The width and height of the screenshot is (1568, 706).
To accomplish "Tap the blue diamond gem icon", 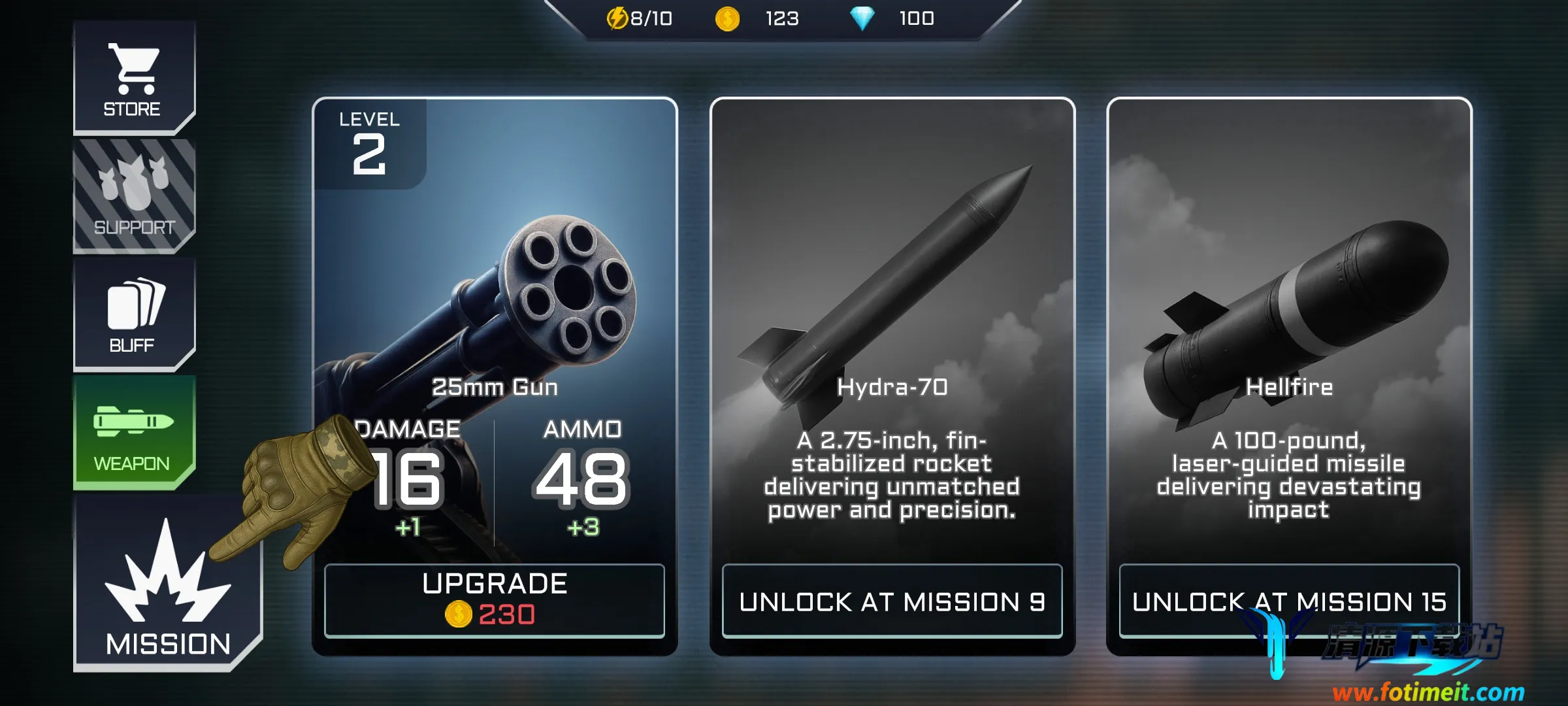I will (x=862, y=19).
